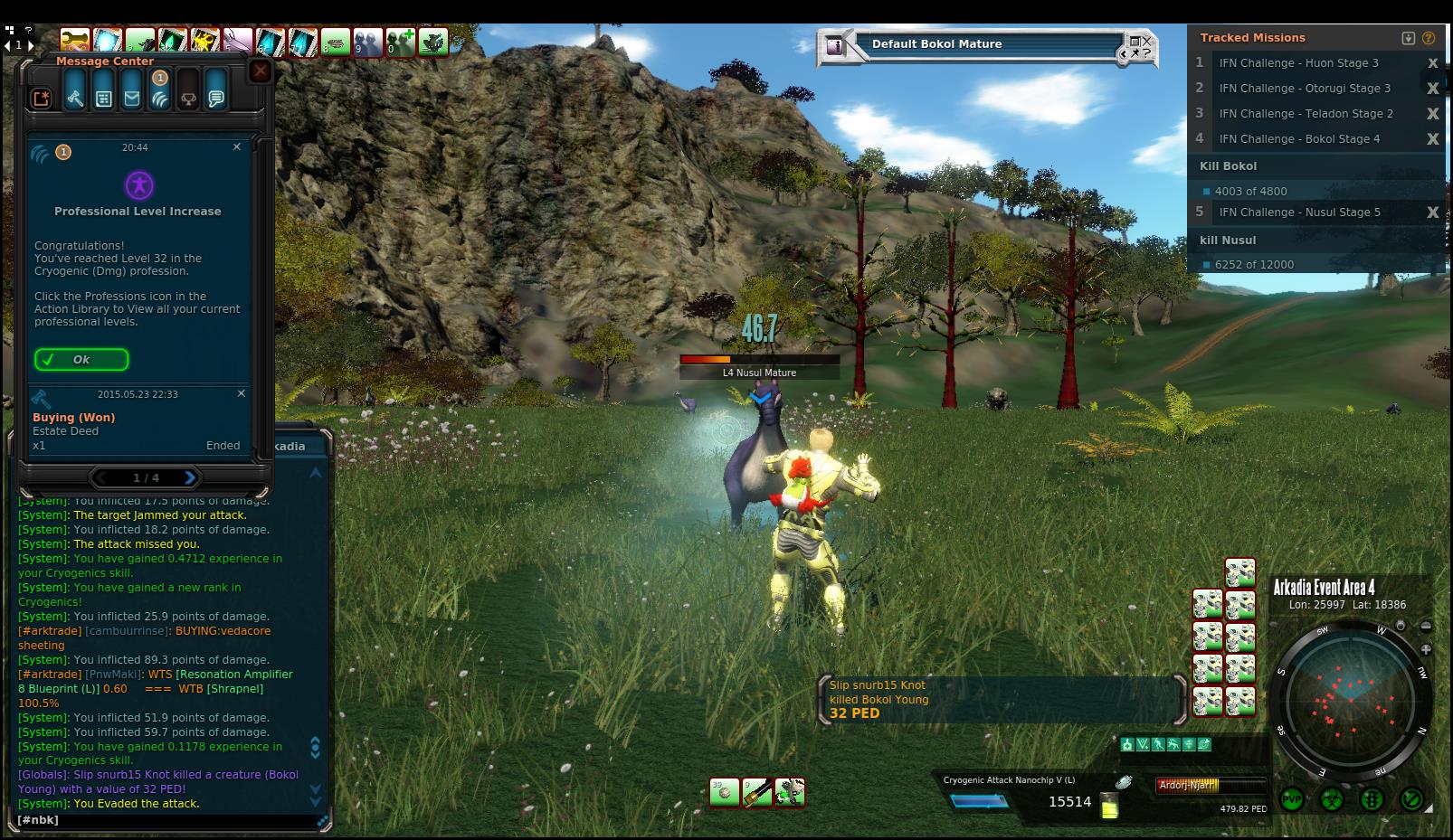Open the auction hammer message tab
This screenshot has height=840, width=1453.
(x=75, y=98)
